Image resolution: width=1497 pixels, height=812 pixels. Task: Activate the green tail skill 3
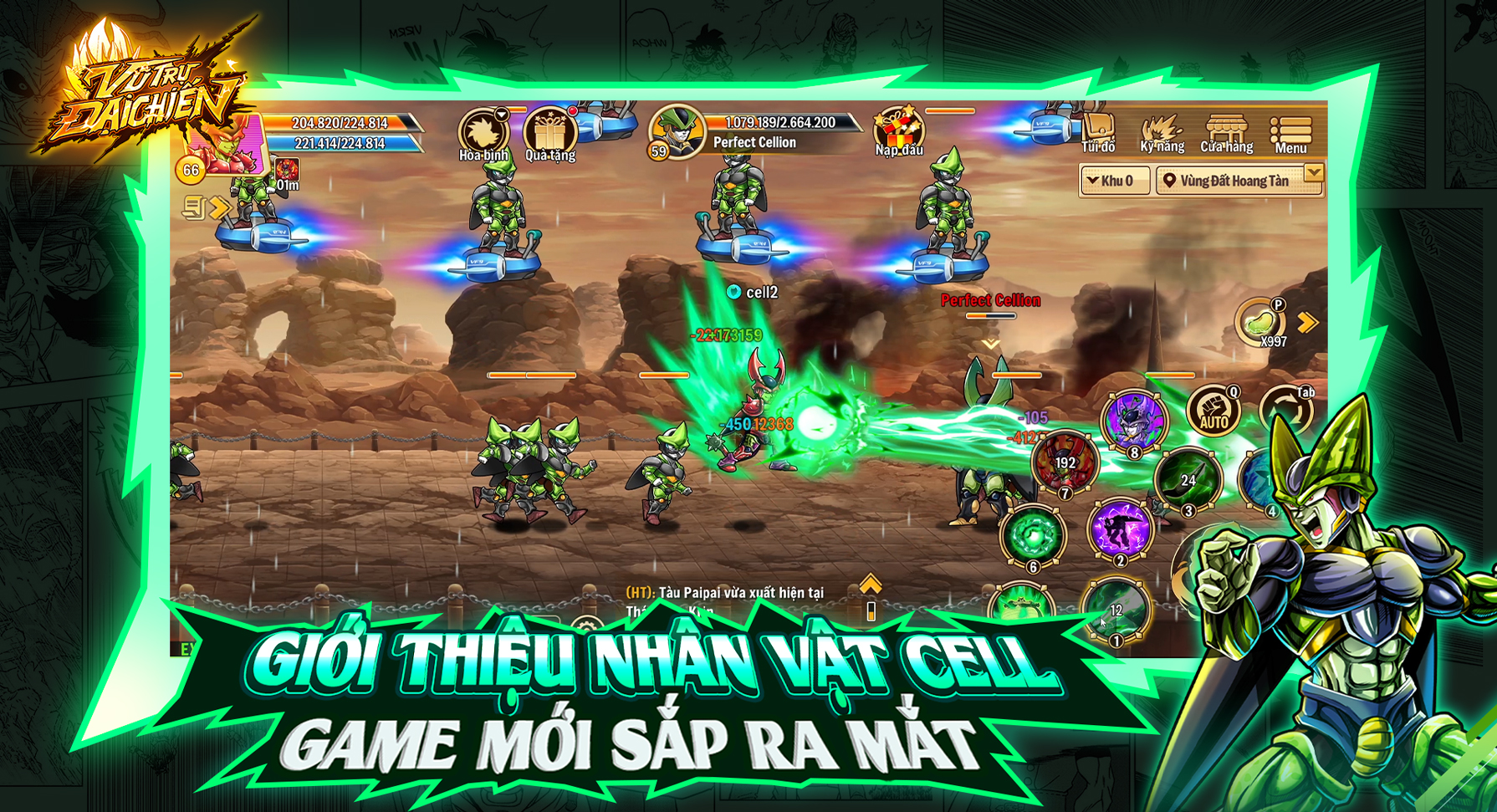[x=1188, y=479]
